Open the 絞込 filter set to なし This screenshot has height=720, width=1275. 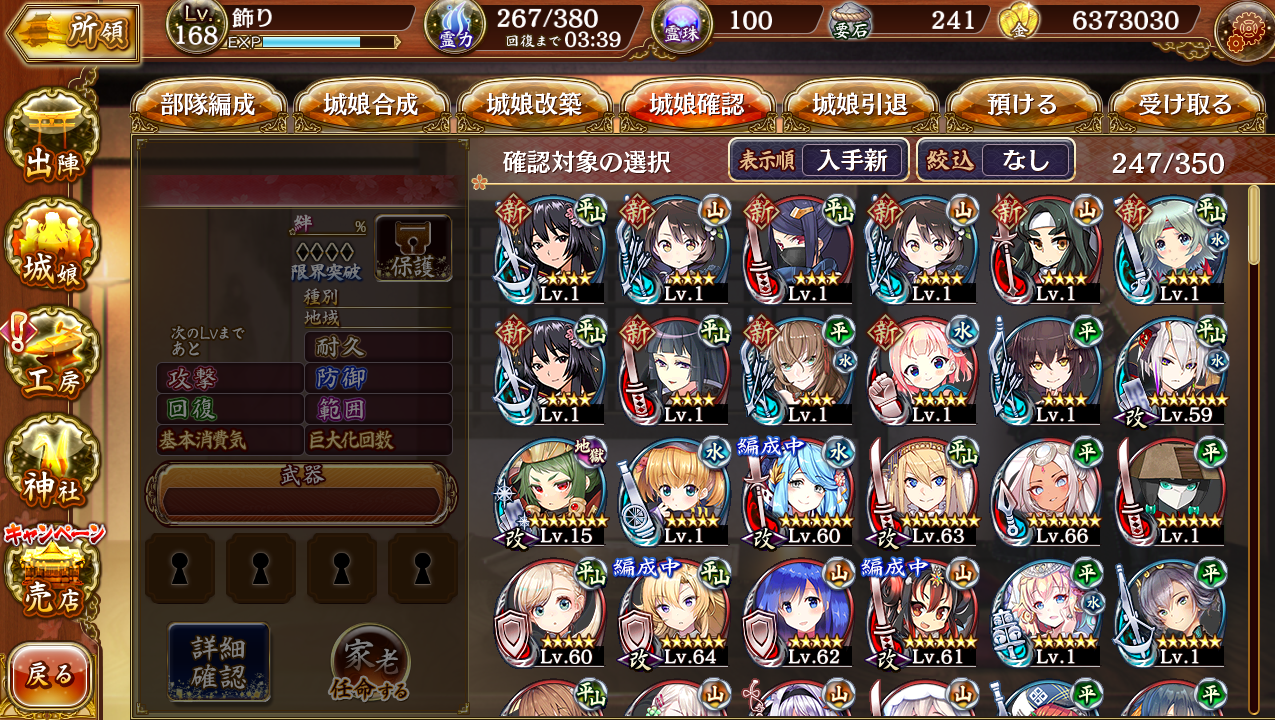tap(996, 160)
